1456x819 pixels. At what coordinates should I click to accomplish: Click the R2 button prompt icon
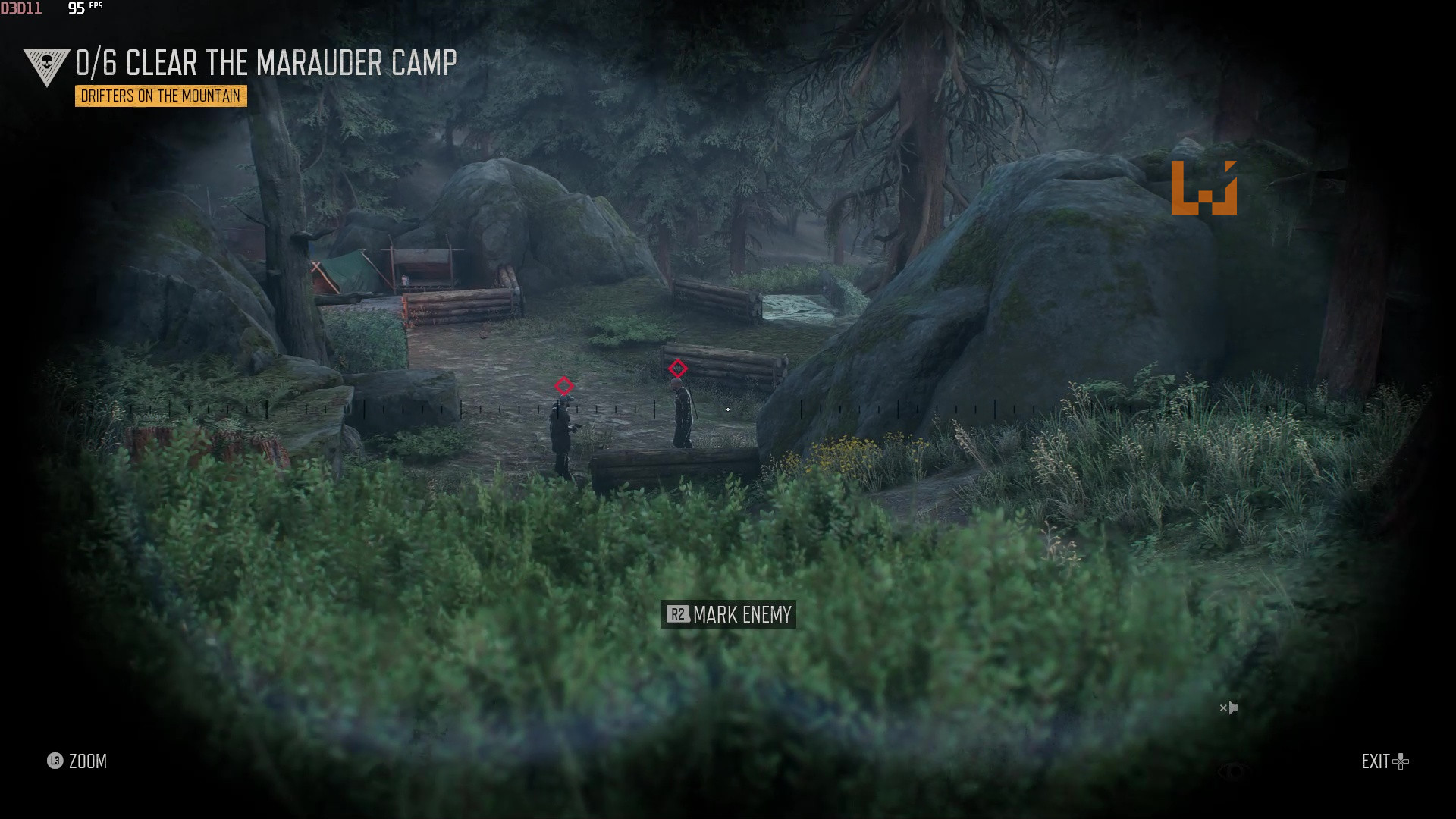point(677,615)
